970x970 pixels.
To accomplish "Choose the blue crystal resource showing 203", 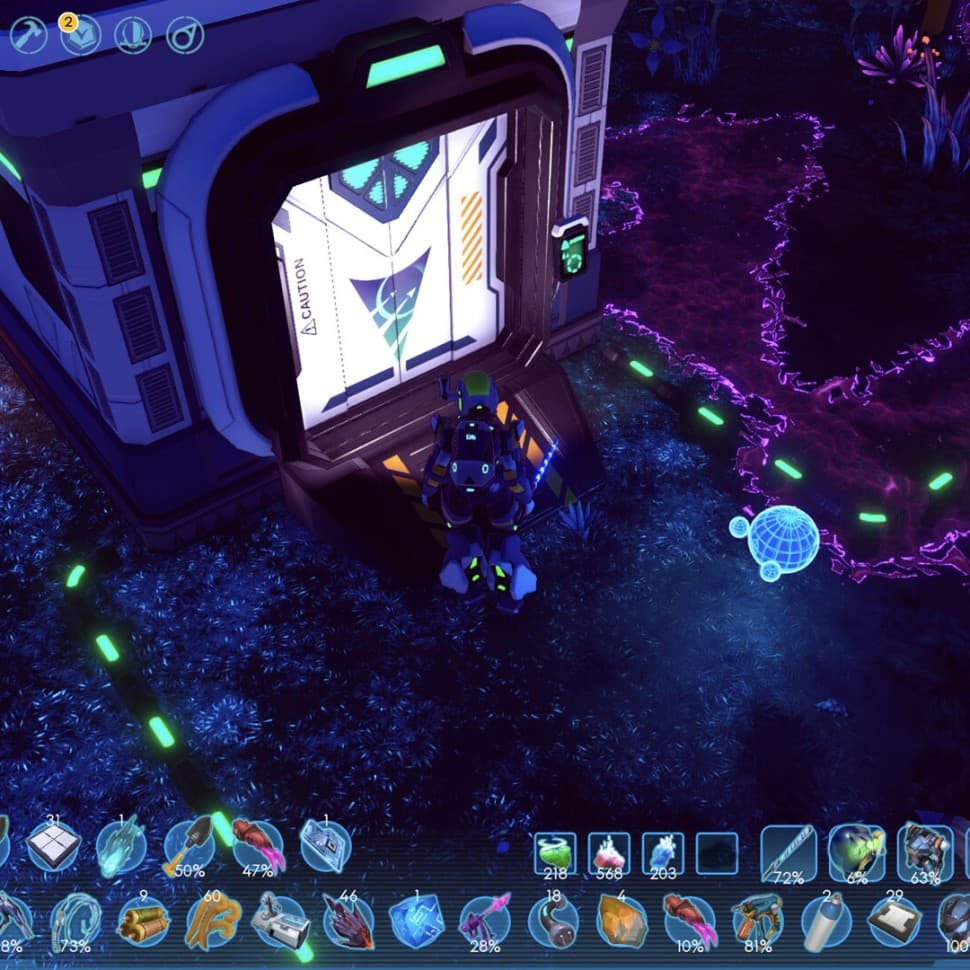I will click(662, 853).
